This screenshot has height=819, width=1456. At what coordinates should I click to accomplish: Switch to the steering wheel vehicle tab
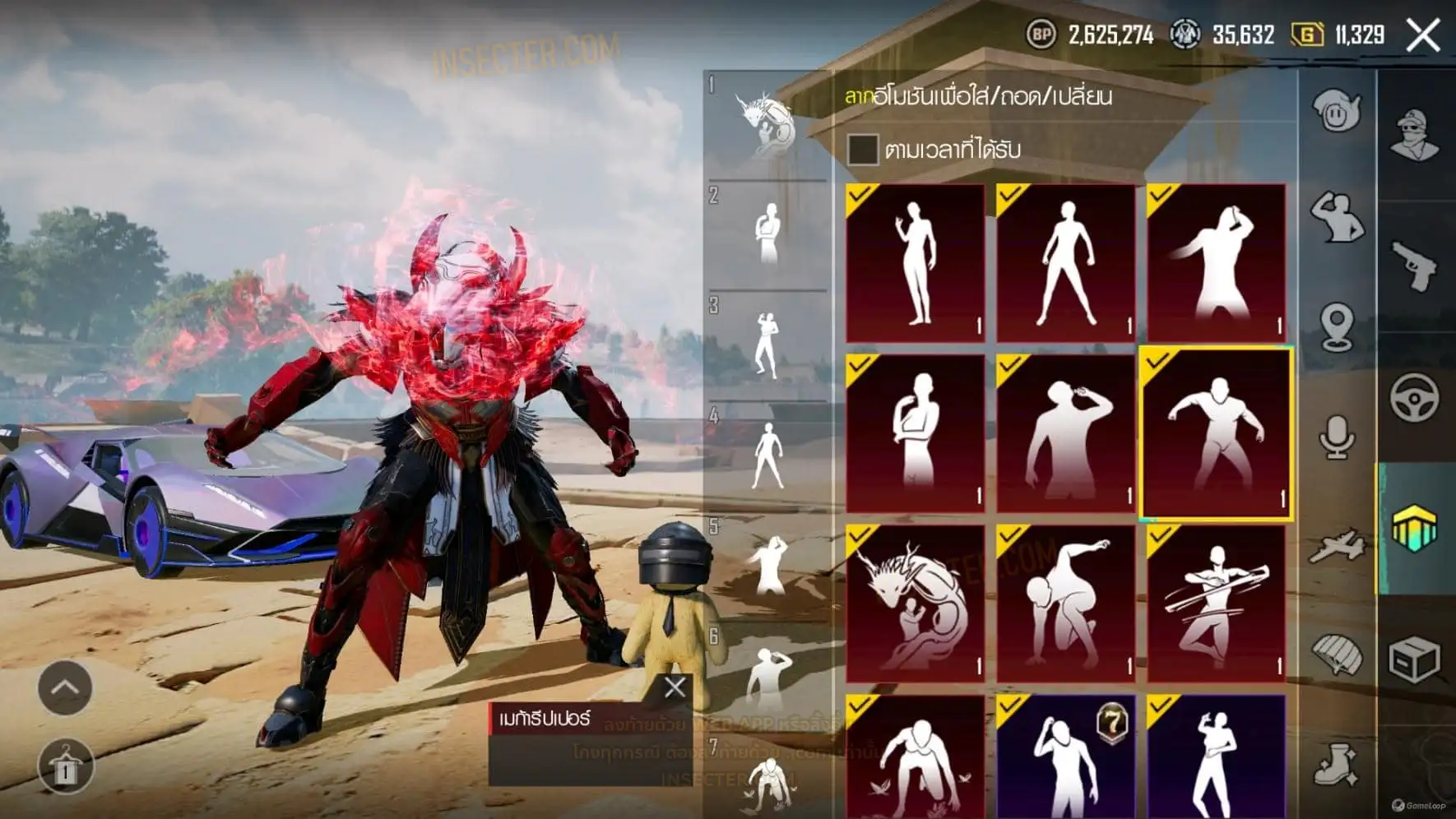pos(1415,397)
